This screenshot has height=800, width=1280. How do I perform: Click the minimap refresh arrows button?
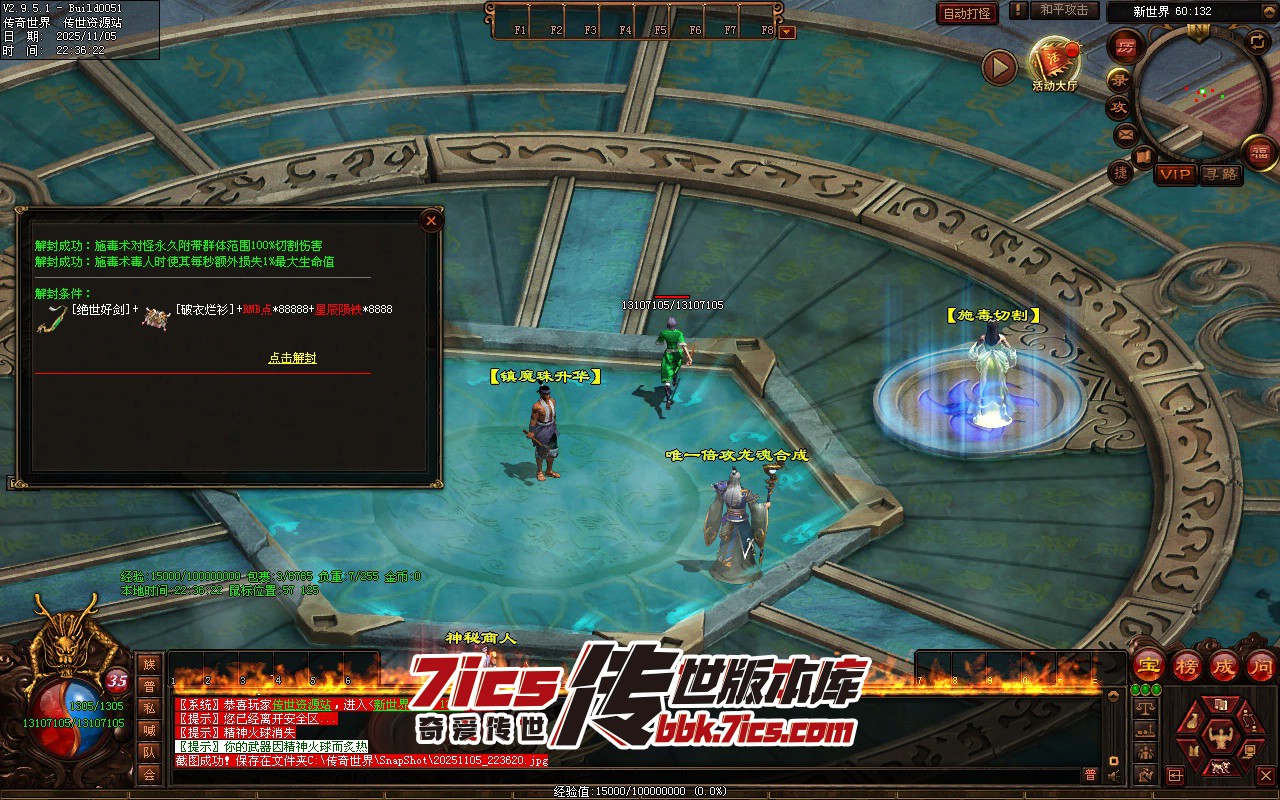pos(1257,41)
